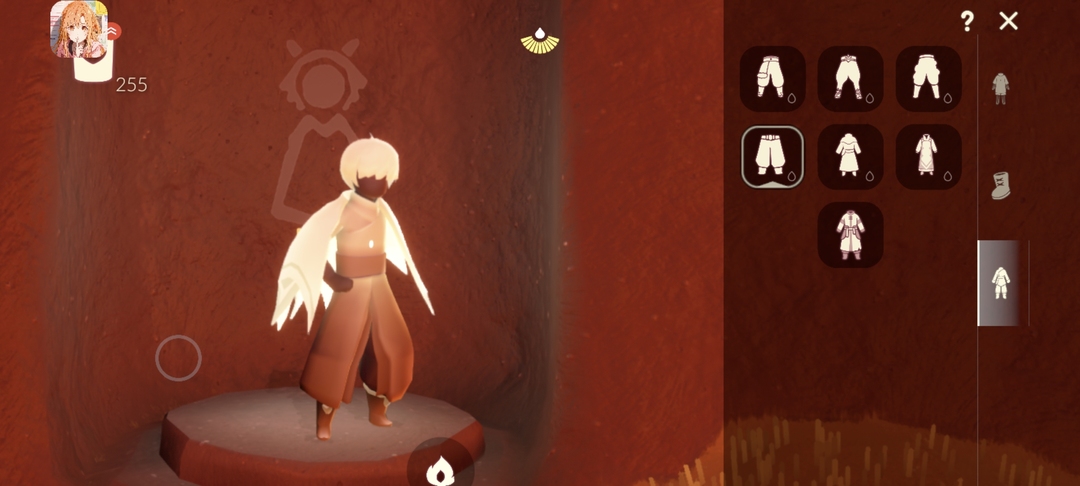Open the question mark help
This screenshot has height=486, width=1080.
point(967,21)
